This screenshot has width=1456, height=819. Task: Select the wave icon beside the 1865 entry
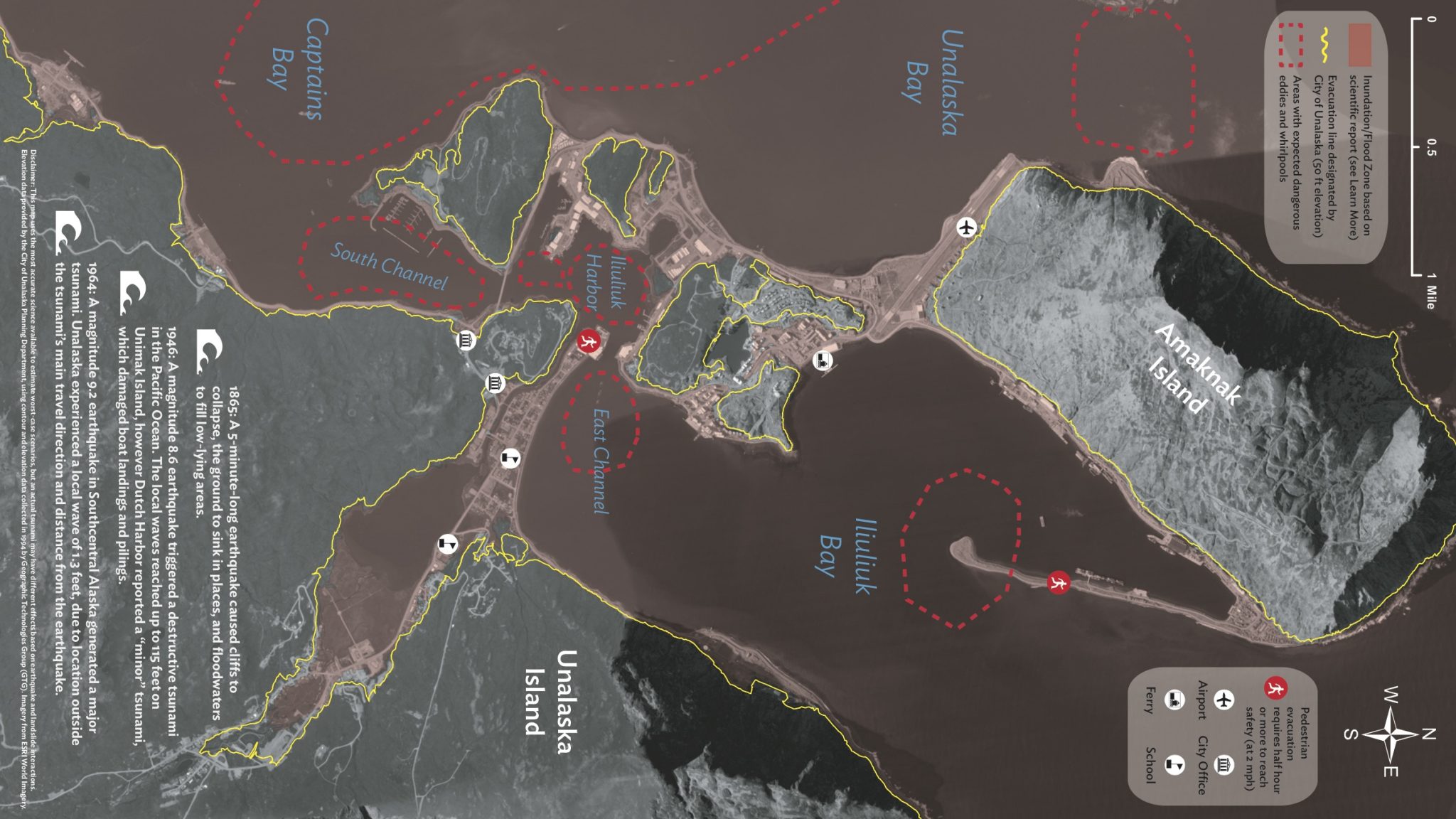[209, 350]
